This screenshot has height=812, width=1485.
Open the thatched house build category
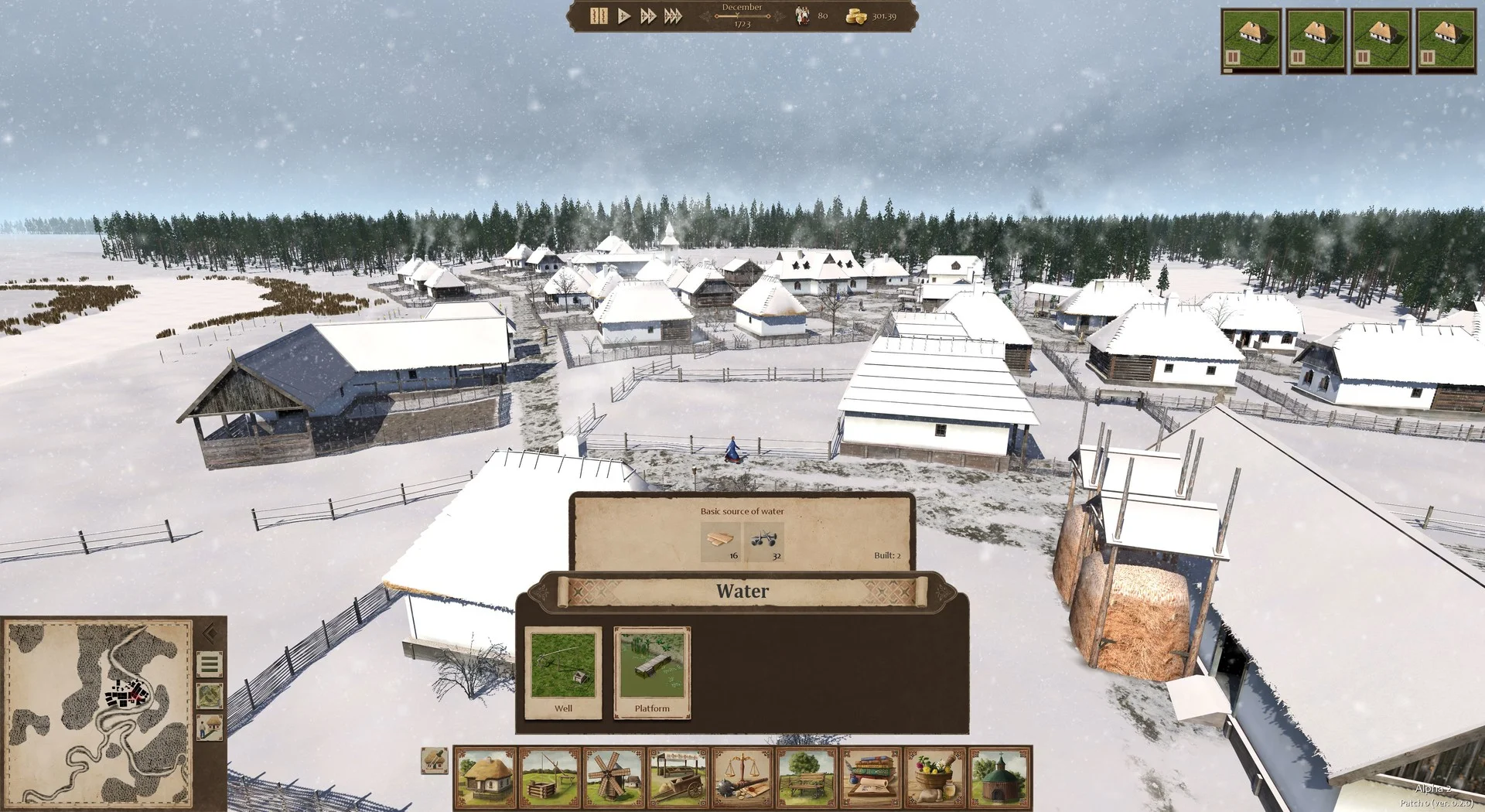pyautogui.click(x=485, y=777)
